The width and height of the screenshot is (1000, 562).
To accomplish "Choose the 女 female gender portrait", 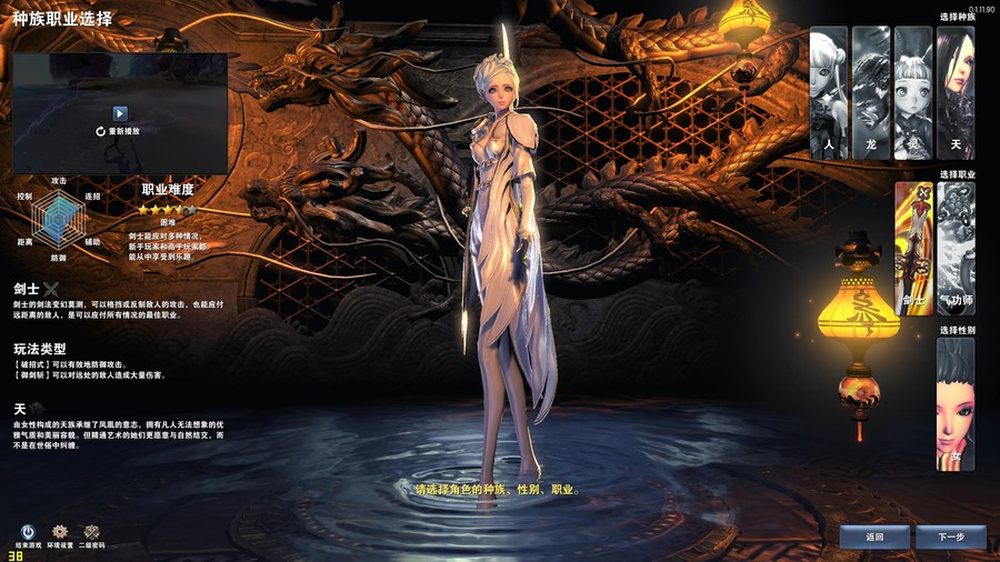I will click(x=955, y=404).
